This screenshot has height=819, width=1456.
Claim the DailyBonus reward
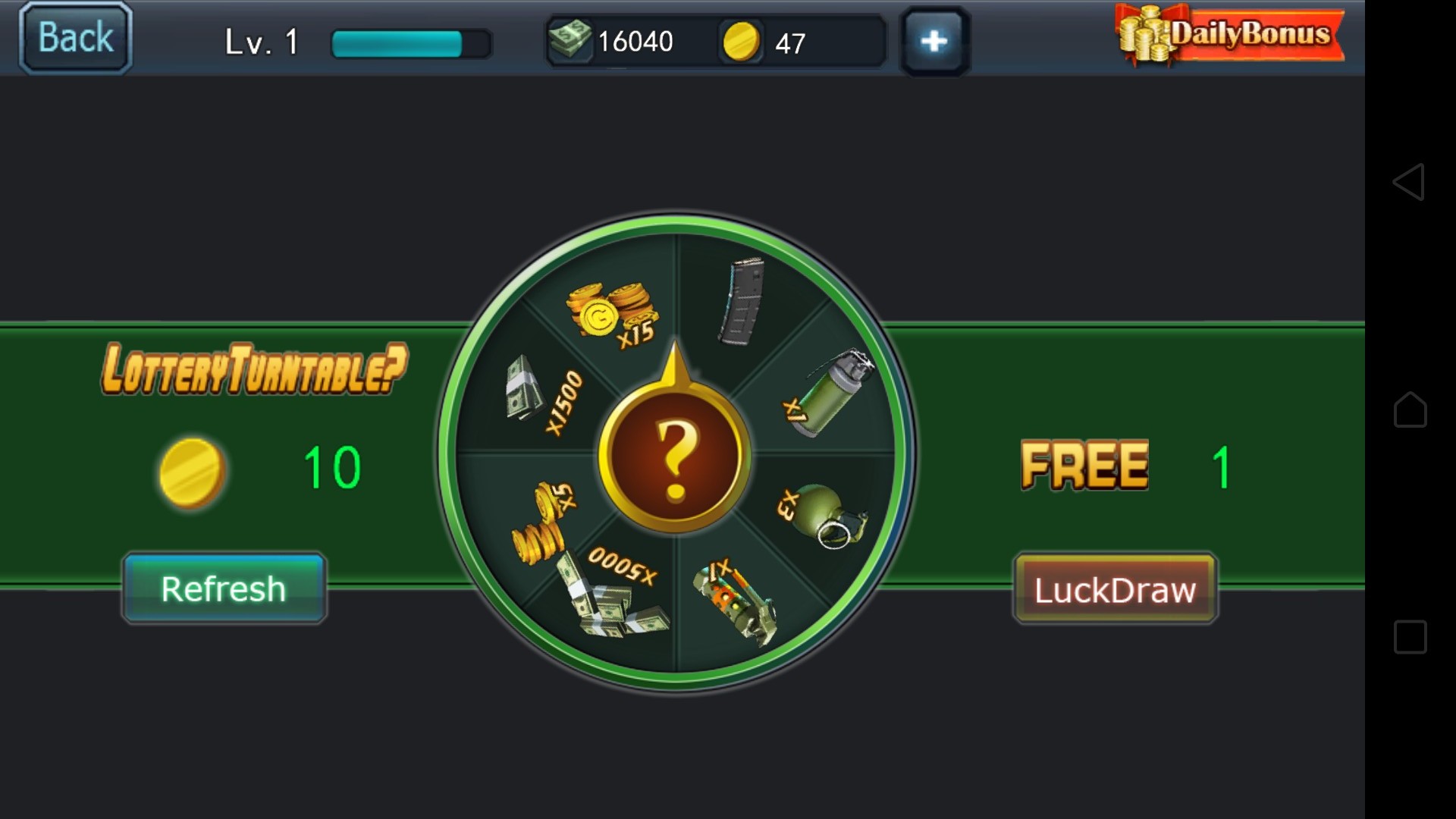tap(1230, 36)
